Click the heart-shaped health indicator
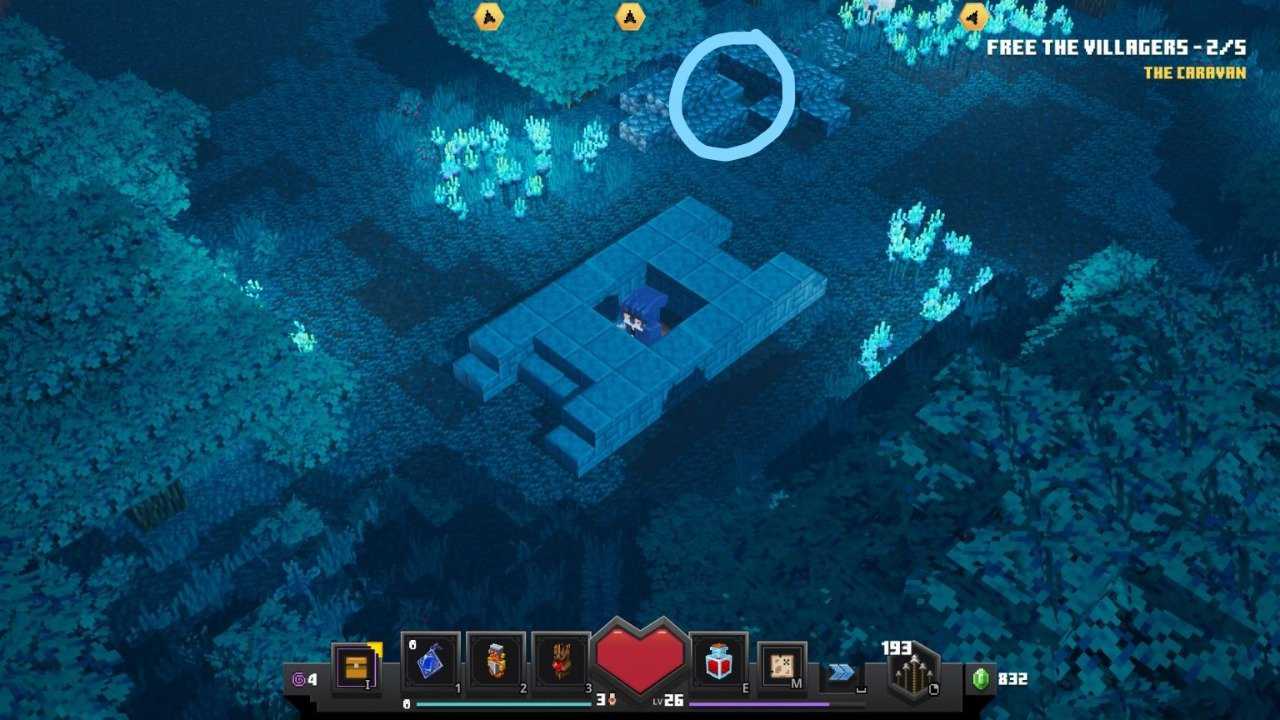This screenshot has width=1280, height=720. pos(643,658)
